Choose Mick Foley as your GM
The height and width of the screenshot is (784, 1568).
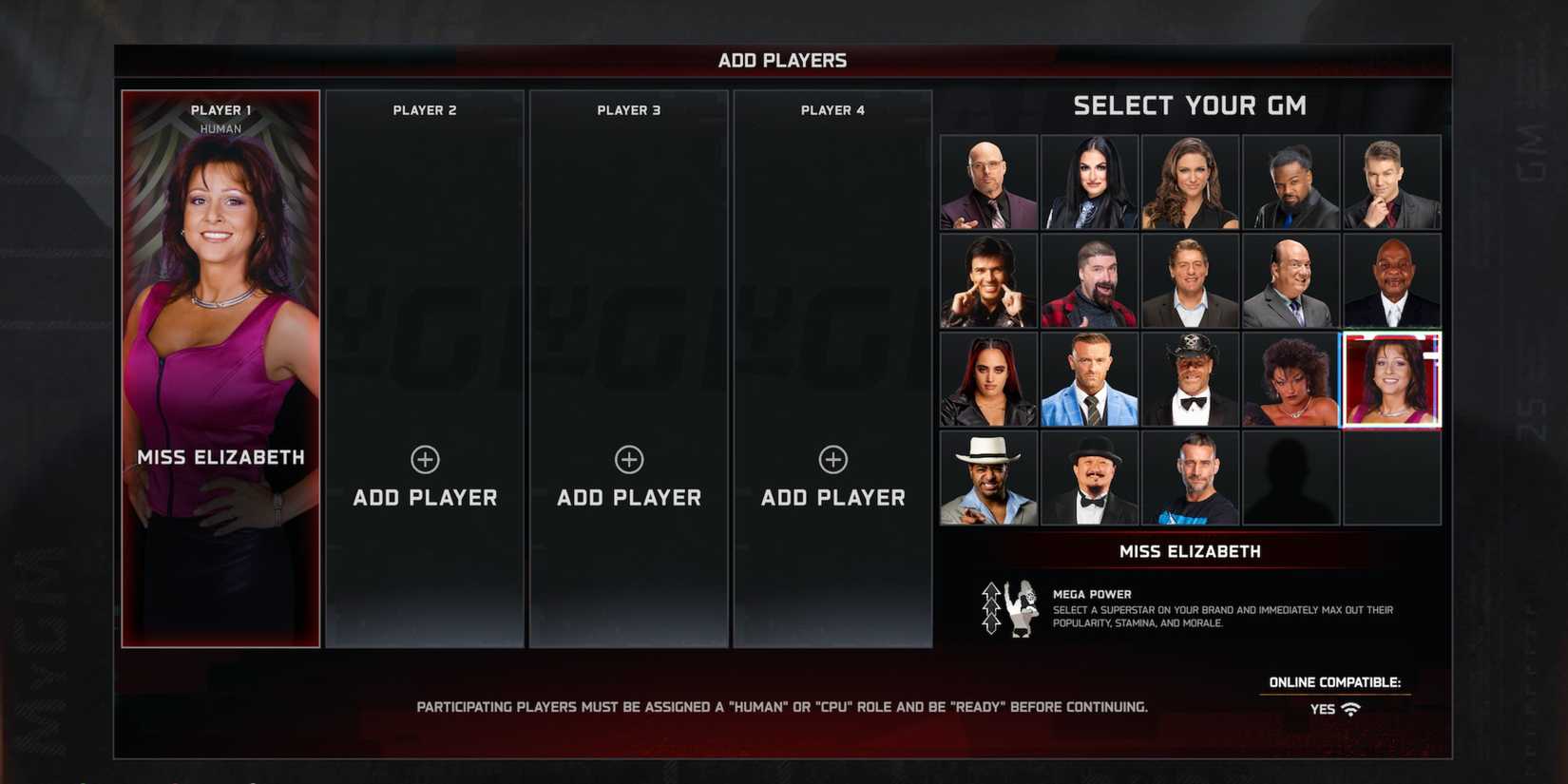coord(1089,277)
